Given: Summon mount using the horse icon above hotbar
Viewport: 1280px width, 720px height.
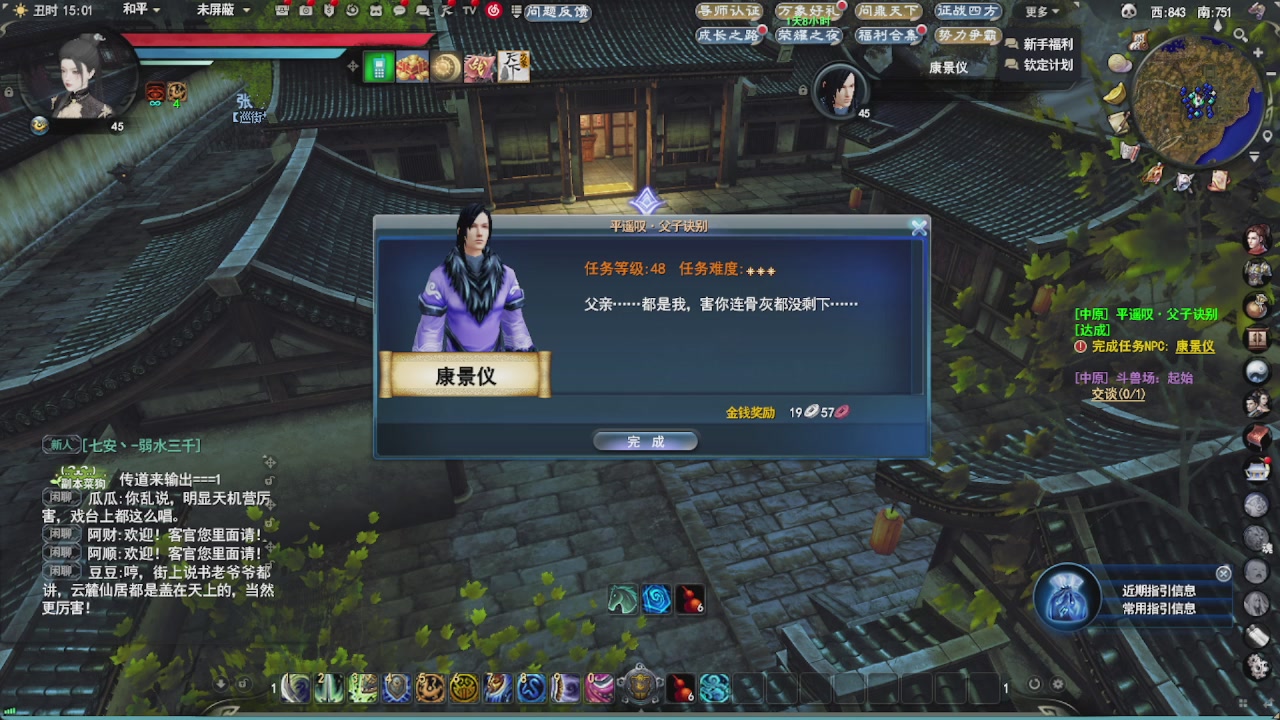Looking at the screenshot, I should click(x=622, y=600).
